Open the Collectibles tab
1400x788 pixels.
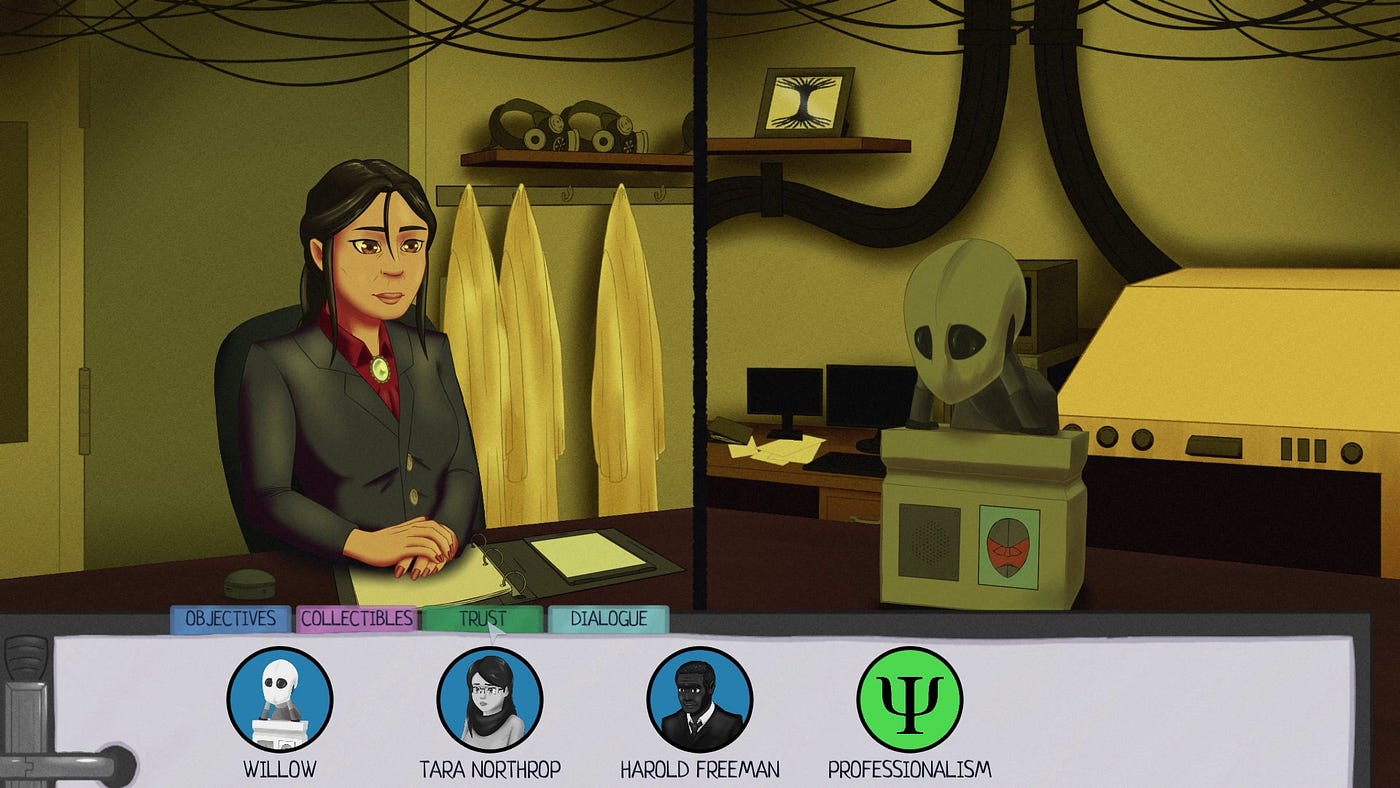coord(356,619)
